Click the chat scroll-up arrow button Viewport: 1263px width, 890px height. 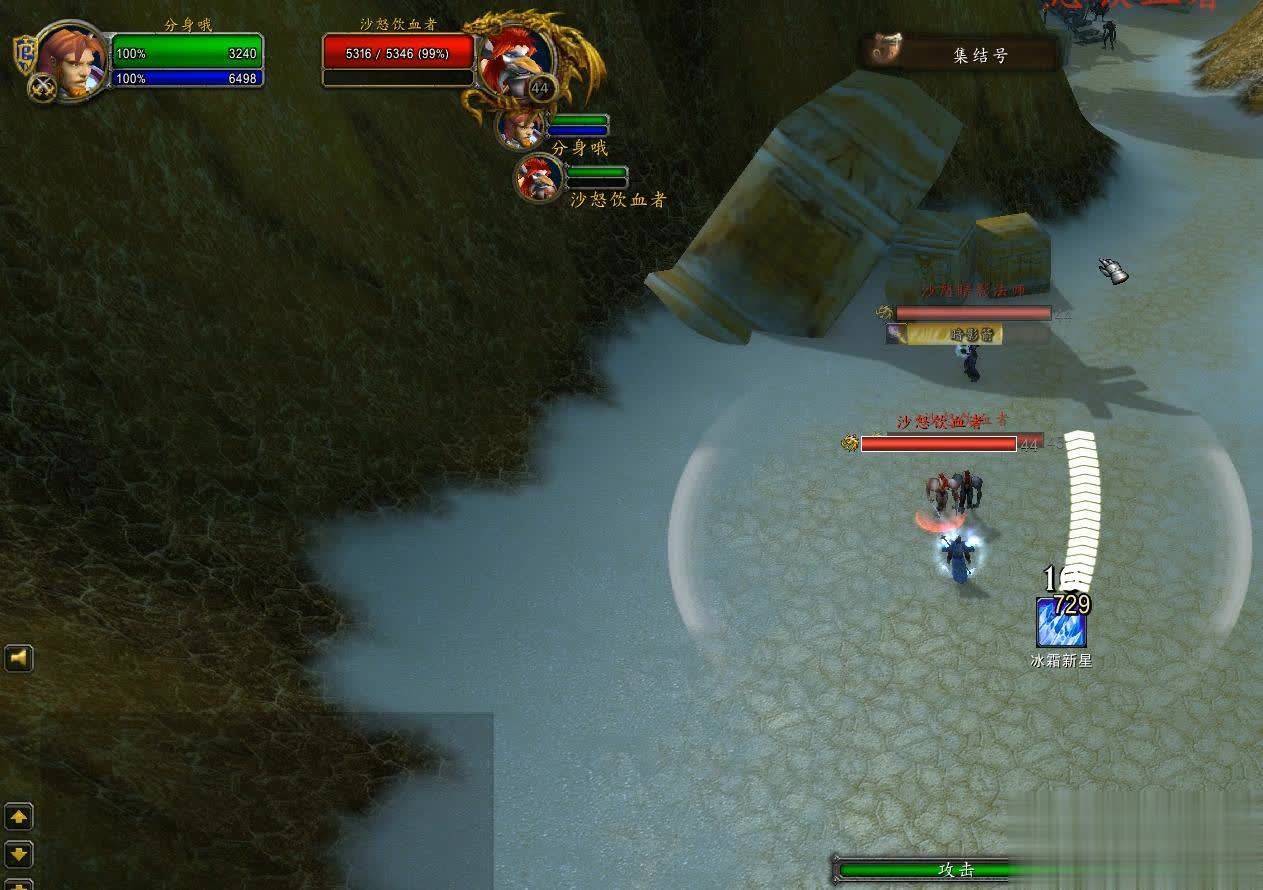pyautogui.click(x=19, y=817)
